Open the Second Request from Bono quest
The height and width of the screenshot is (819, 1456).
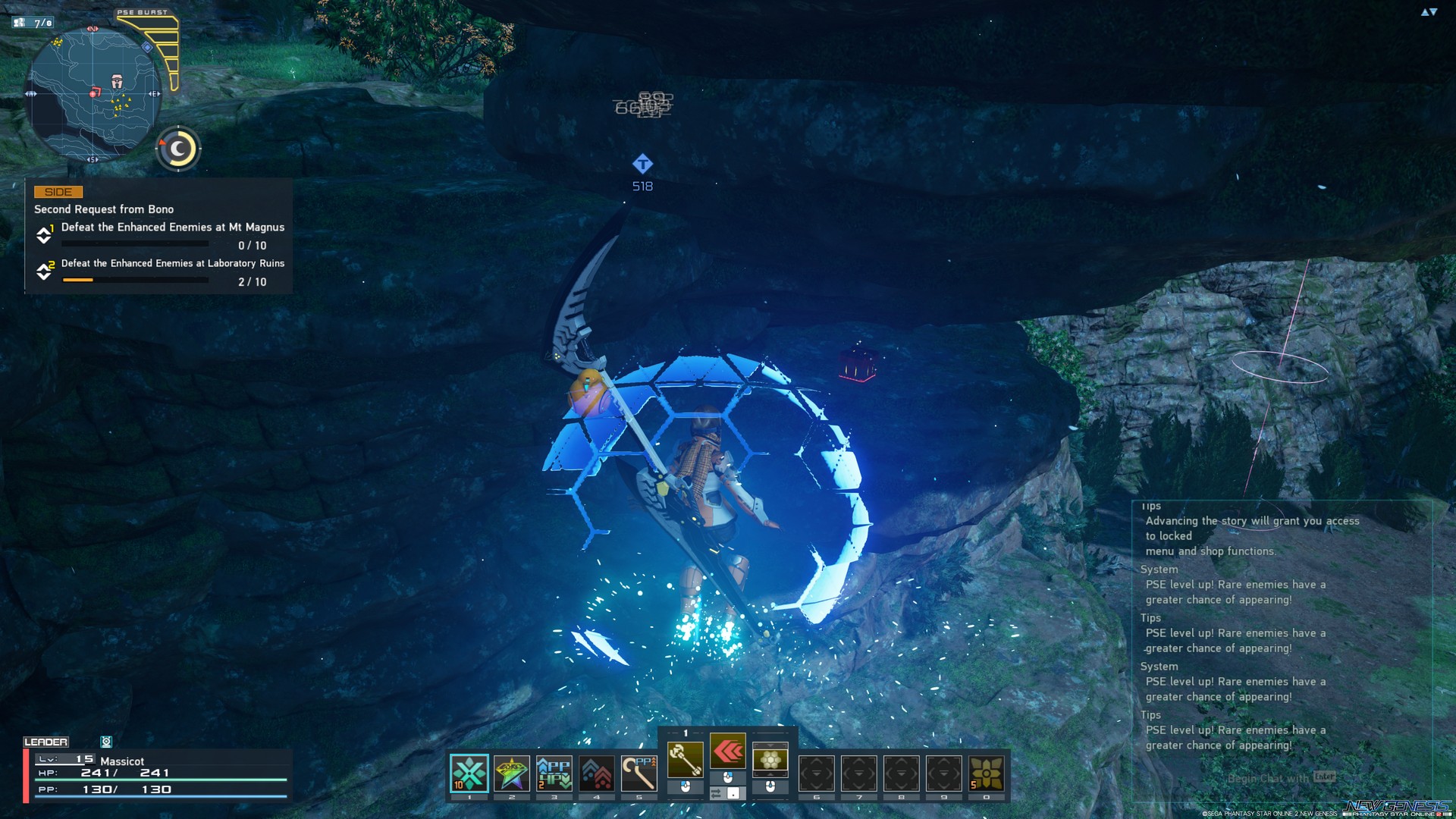(102, 209)
